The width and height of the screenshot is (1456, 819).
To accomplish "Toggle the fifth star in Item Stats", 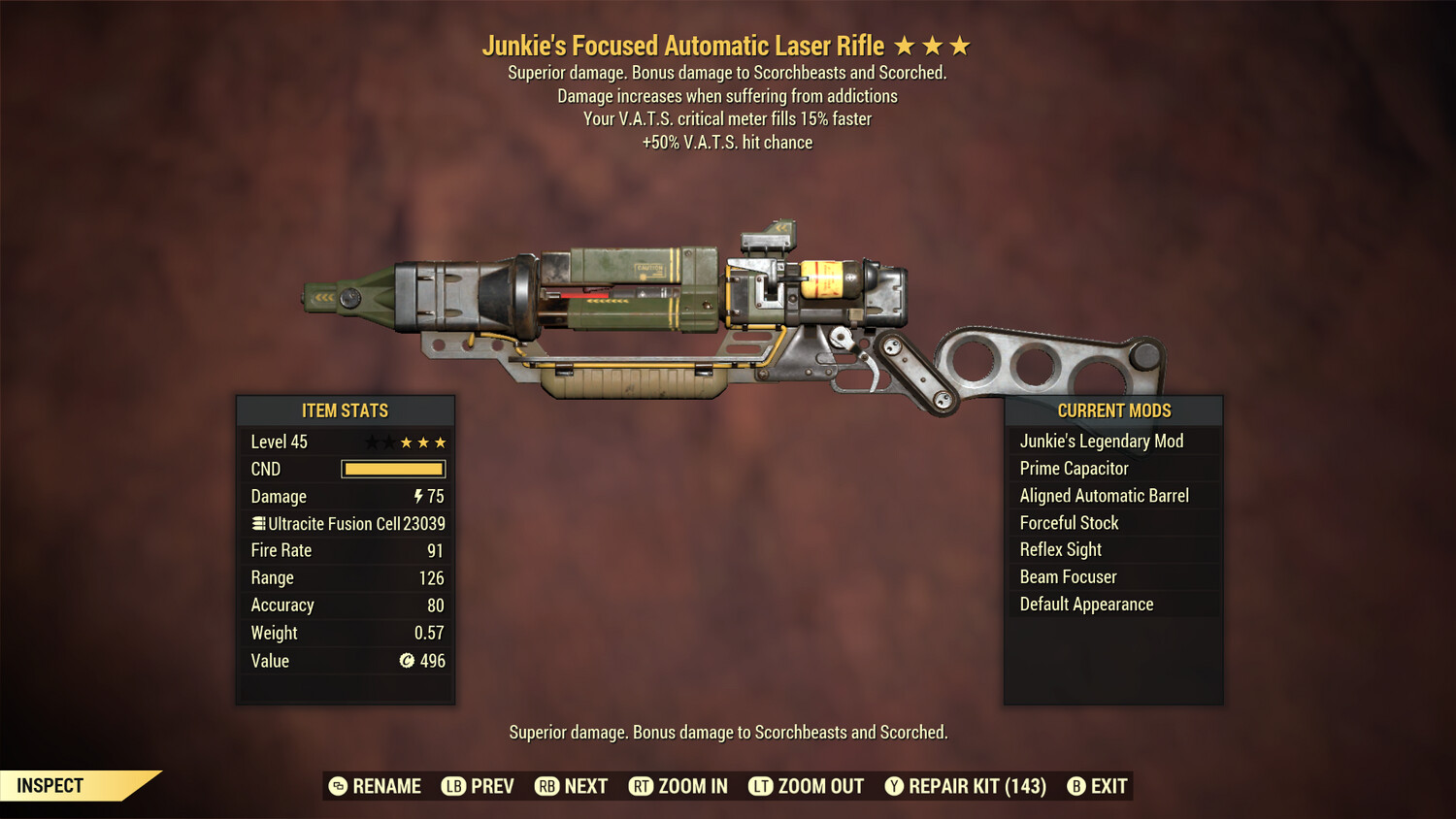I will pyautogui.click(x=439, y=442).
